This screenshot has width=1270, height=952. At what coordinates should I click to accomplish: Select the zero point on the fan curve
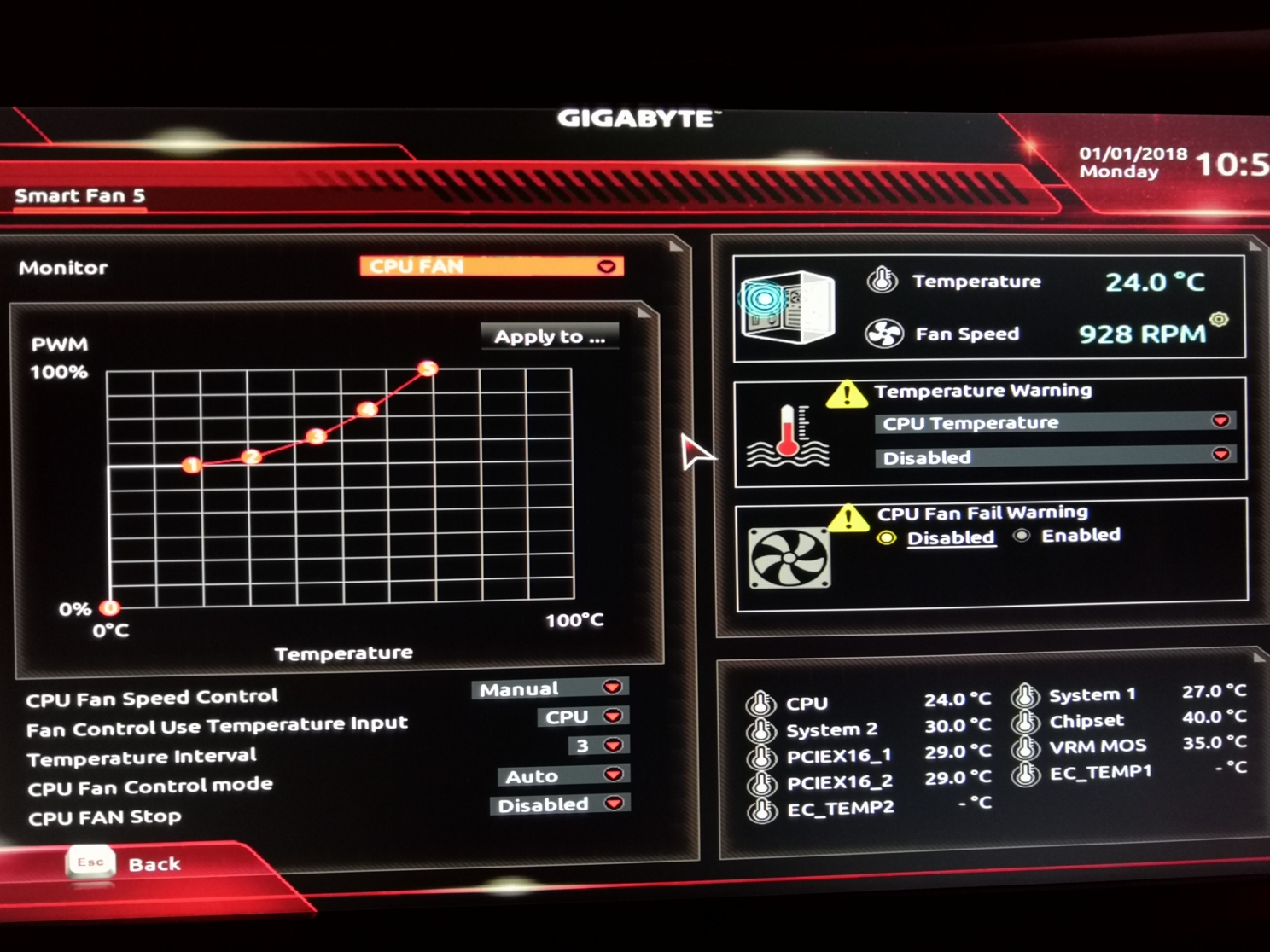110,608
